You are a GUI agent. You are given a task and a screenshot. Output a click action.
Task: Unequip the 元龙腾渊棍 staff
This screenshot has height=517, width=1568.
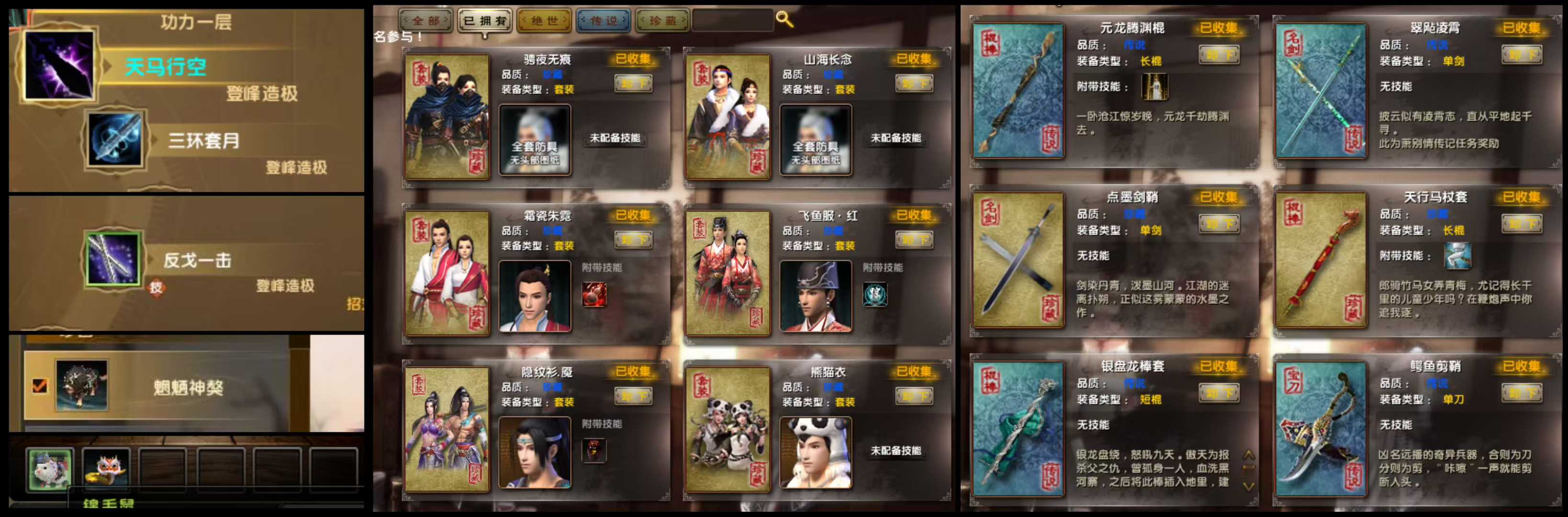coord(1219,55)
